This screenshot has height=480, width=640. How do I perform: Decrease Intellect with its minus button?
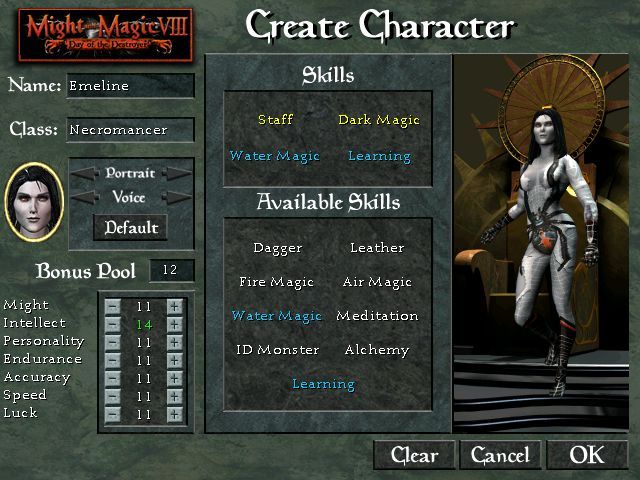[113, 324]
